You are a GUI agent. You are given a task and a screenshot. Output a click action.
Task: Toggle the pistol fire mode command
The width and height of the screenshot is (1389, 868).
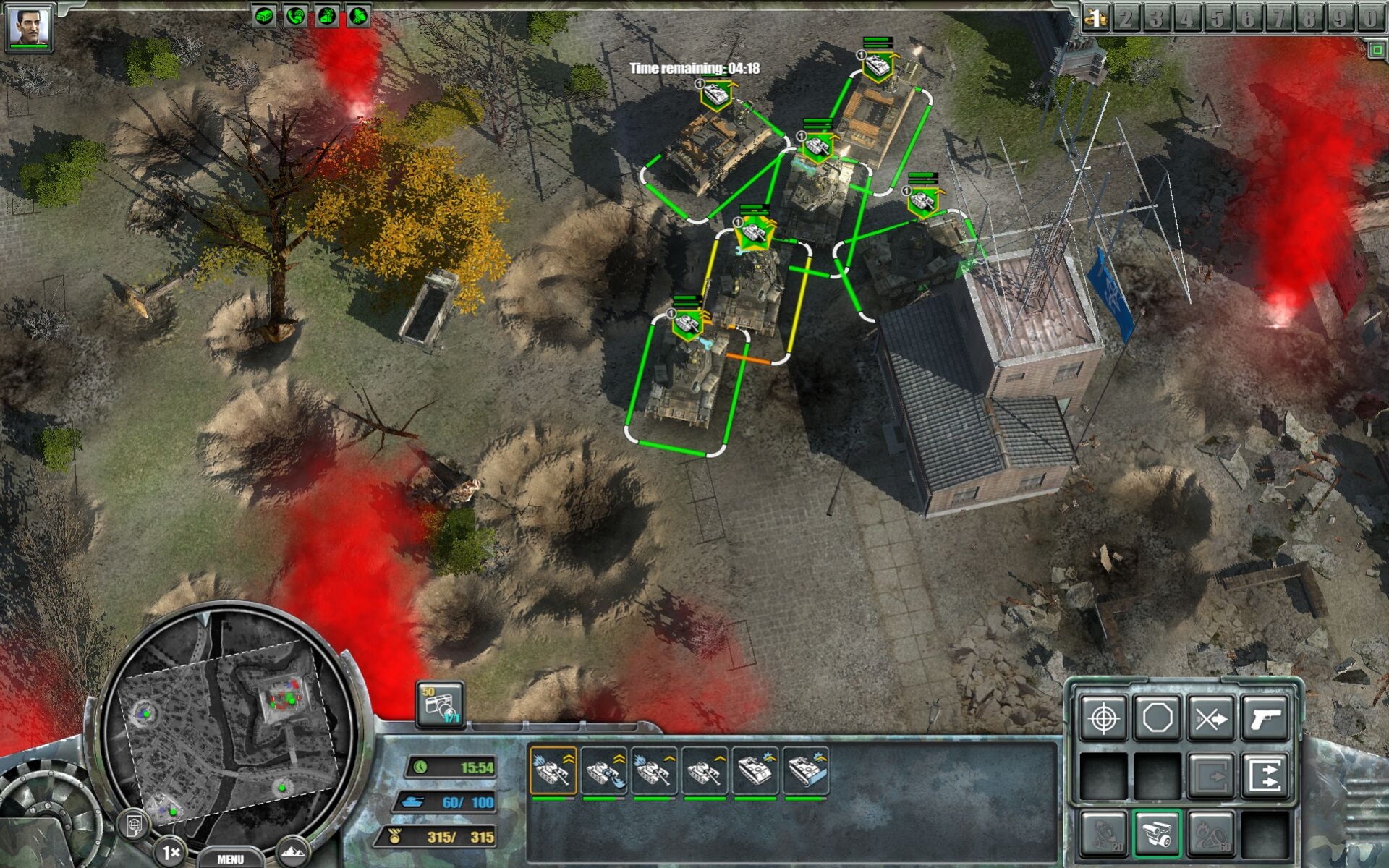pyautogui.click(x=1265, y=718)
